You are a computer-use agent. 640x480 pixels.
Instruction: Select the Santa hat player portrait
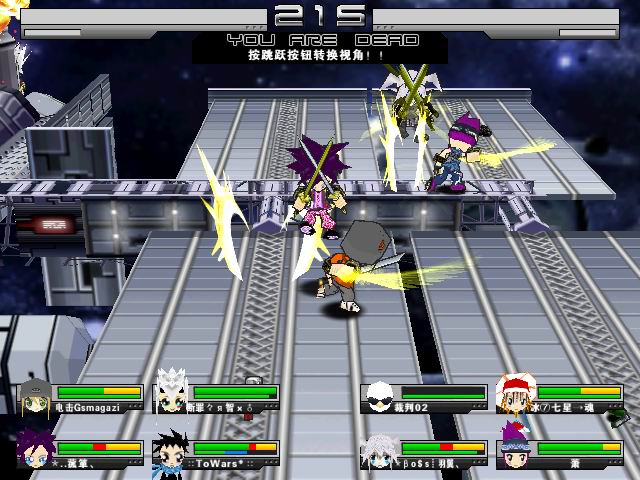coord(515,397)
